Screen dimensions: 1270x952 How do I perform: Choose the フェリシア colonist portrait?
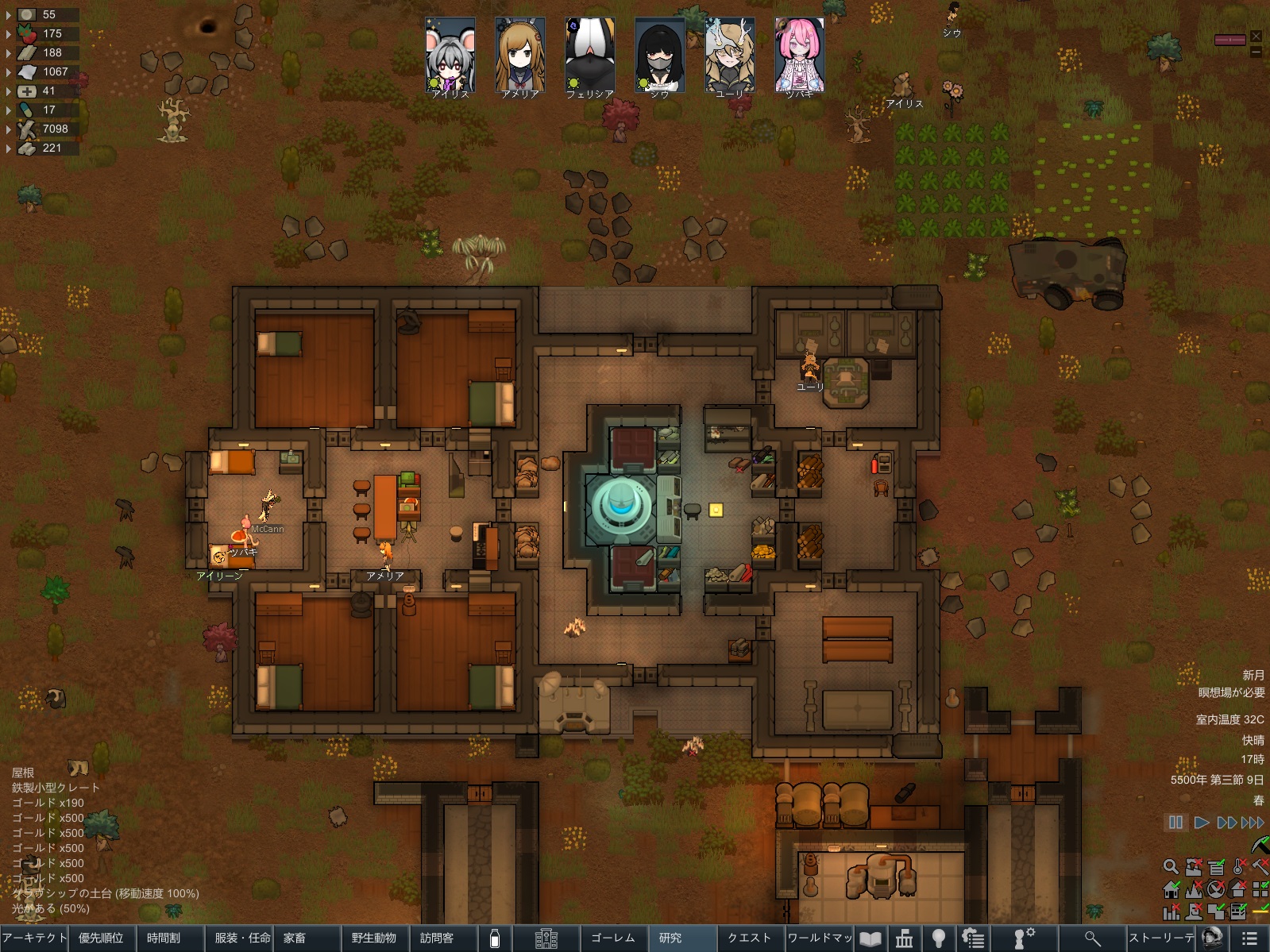tap(590, 57)
